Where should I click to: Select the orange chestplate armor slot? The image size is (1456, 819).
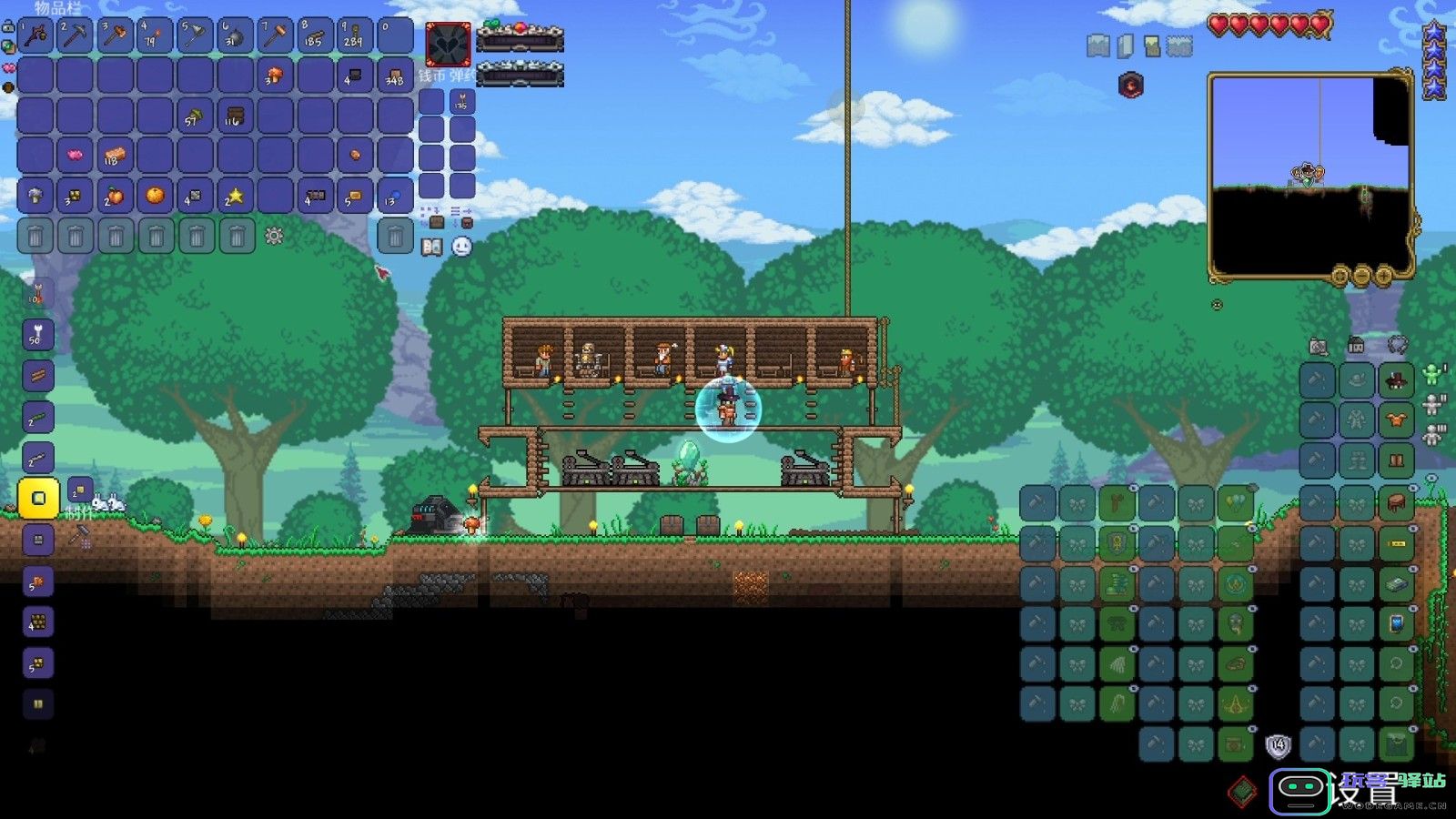point(1396,420)
